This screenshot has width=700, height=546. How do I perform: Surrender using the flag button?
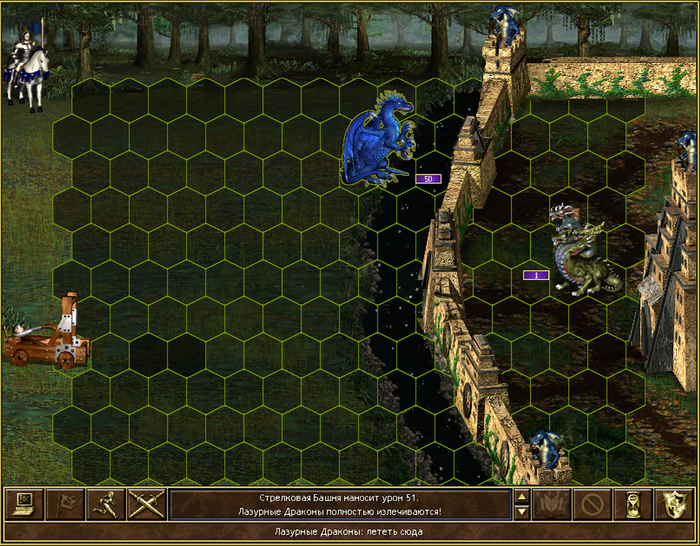click(x=65, y=503)
